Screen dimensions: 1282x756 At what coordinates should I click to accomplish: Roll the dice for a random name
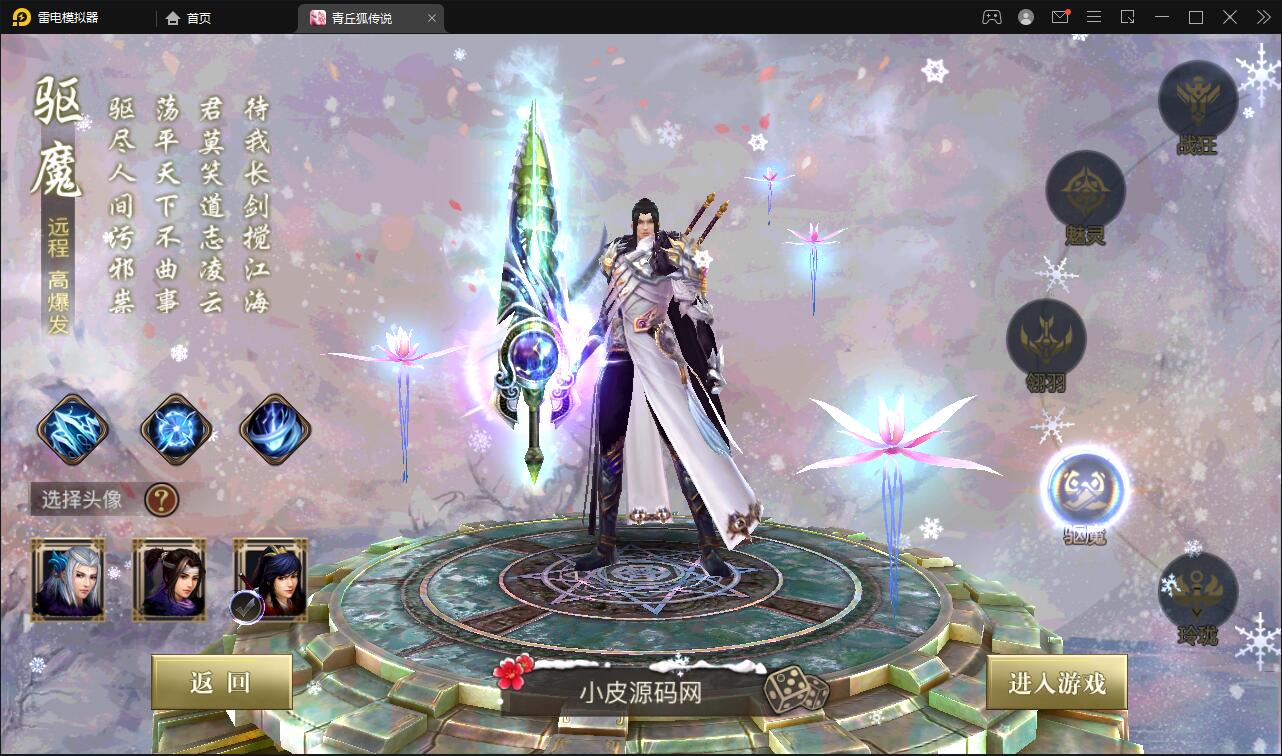[x=796, y=691]
